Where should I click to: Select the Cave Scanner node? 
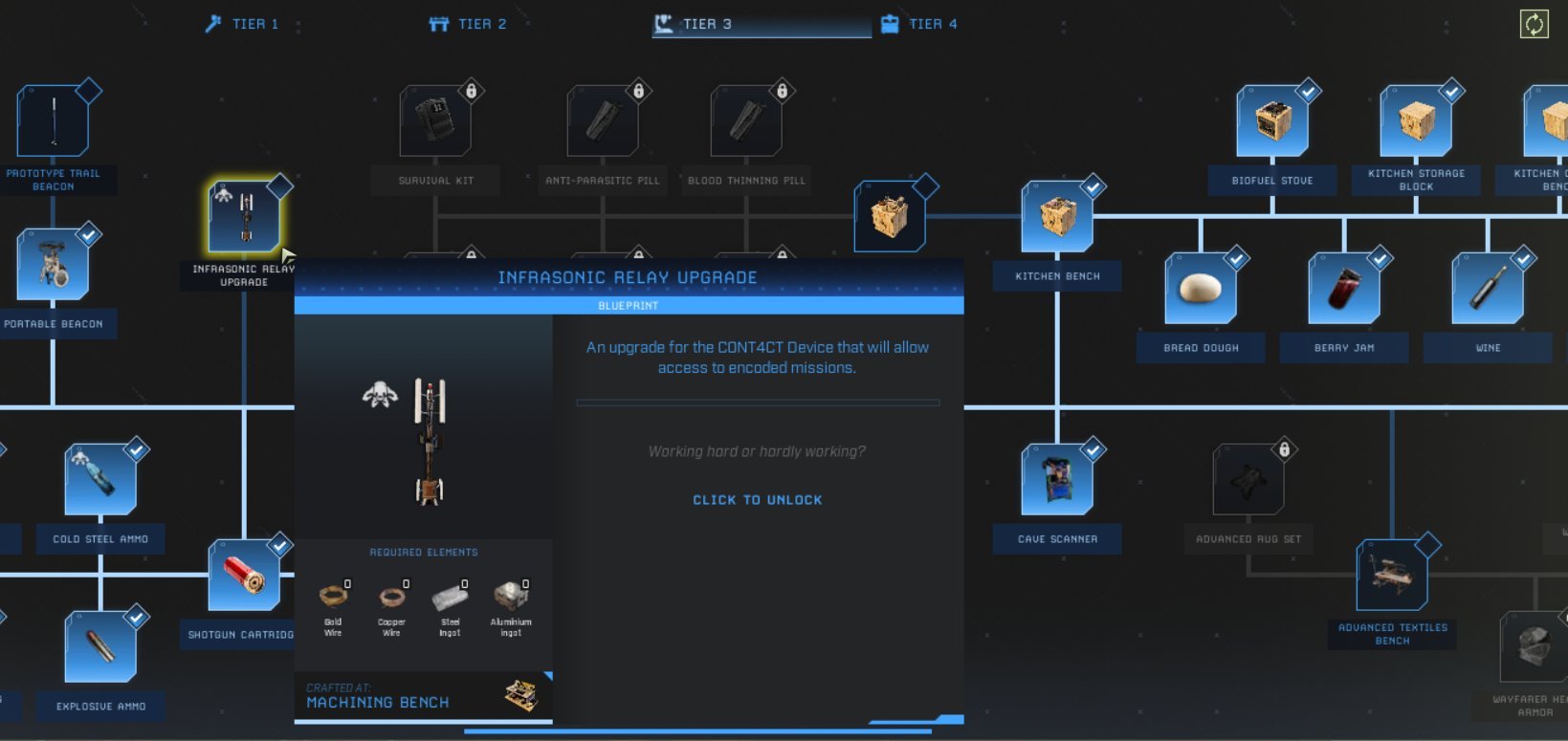[1056, 478]
